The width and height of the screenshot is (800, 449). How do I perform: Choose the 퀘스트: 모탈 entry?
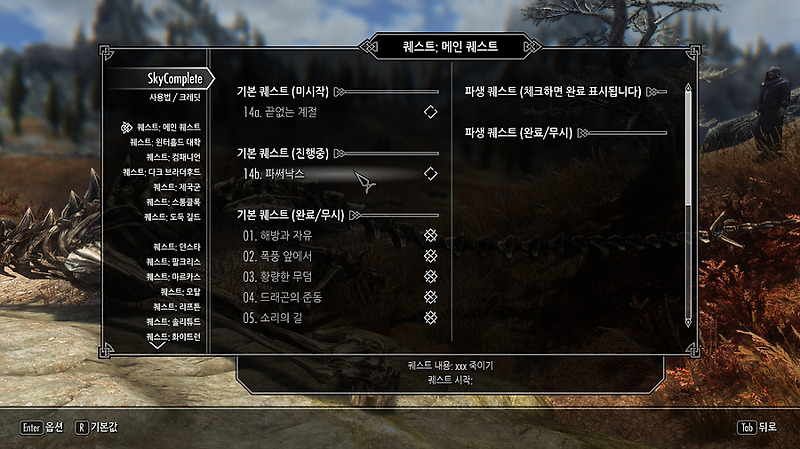[x=180, y=291]
